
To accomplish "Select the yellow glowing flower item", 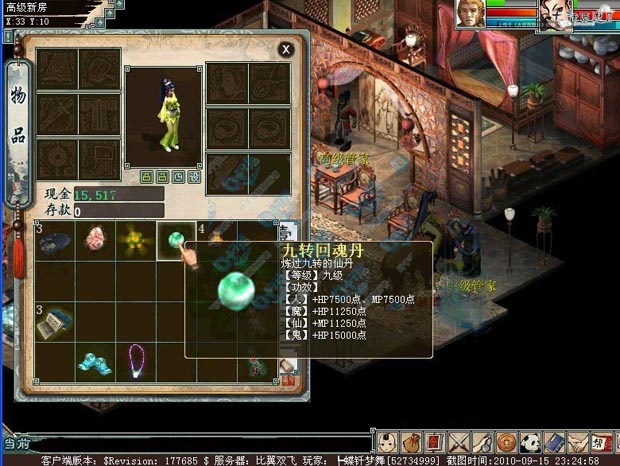I will (134, 240).
